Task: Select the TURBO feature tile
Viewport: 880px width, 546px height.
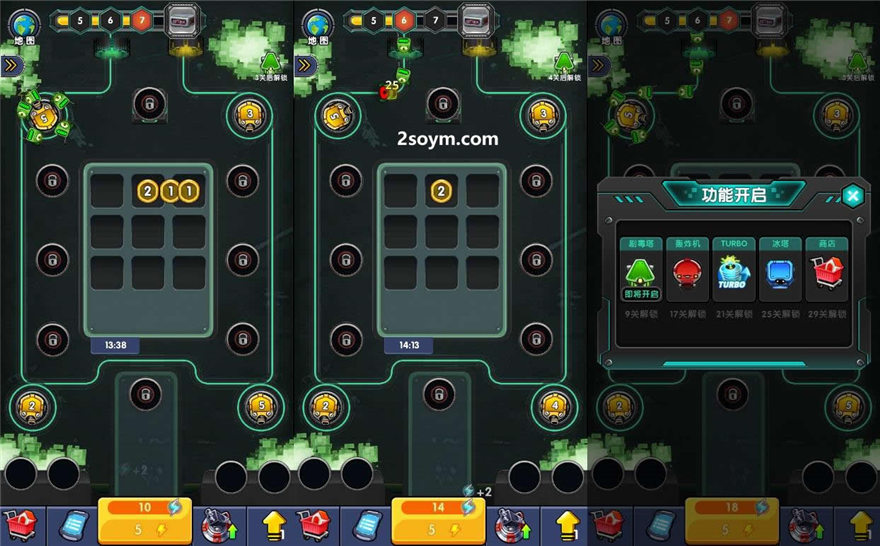Action: [732, 275]
